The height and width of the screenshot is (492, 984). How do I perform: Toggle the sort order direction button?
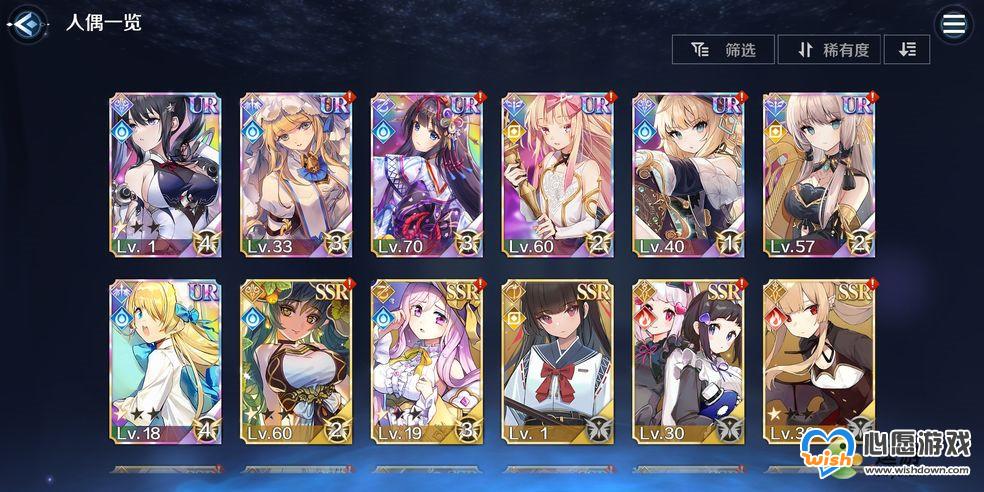tap(907, 50)
